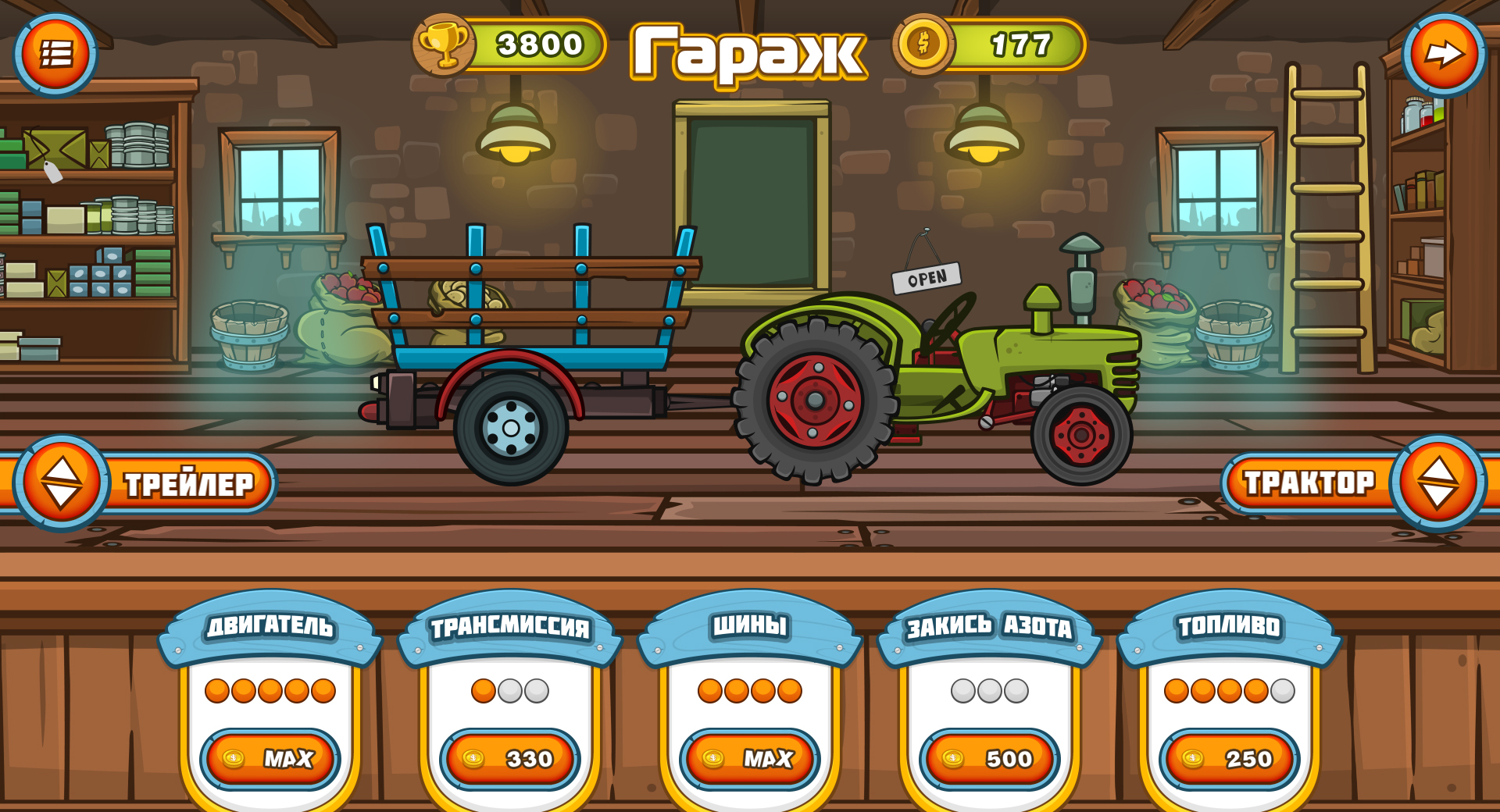
Task: Click the arrow icon to leave the garage
Action: pos(1446,53)
